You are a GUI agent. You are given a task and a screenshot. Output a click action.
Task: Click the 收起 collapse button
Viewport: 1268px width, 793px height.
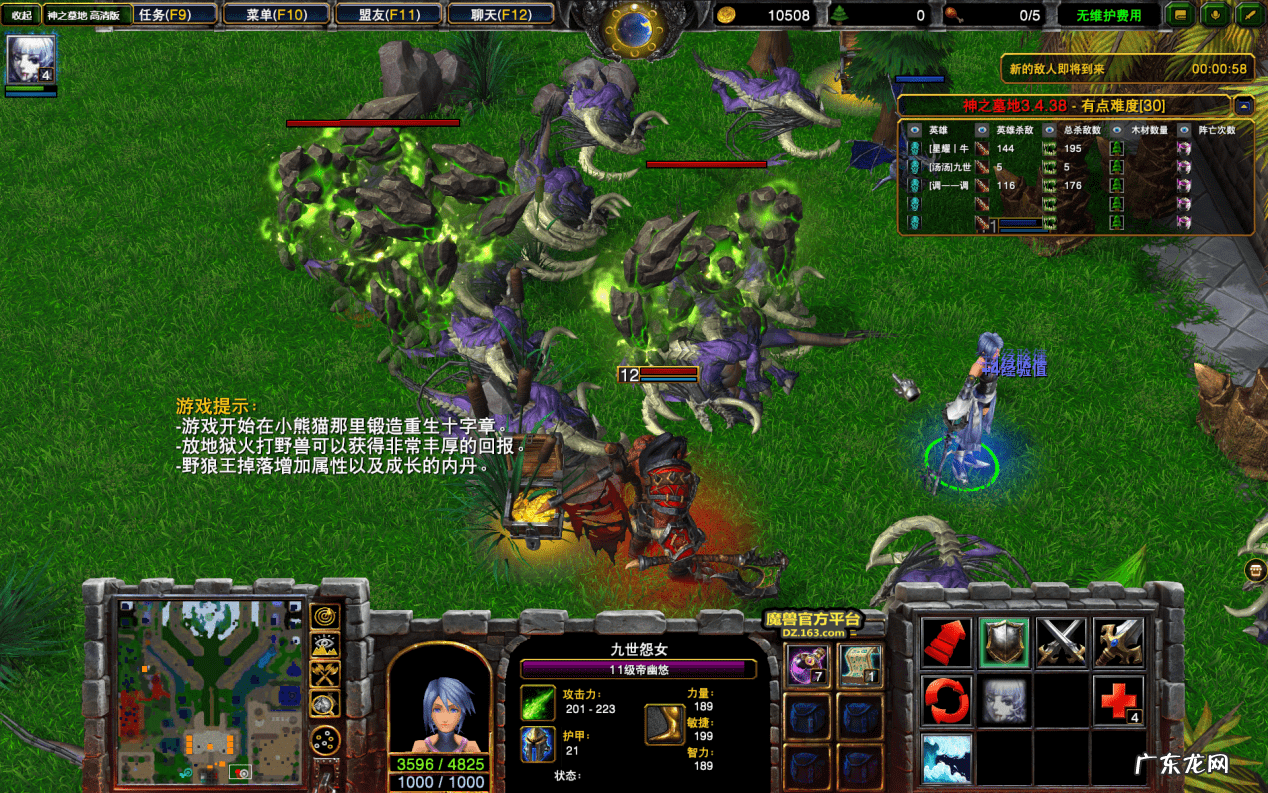coord(21,15)
